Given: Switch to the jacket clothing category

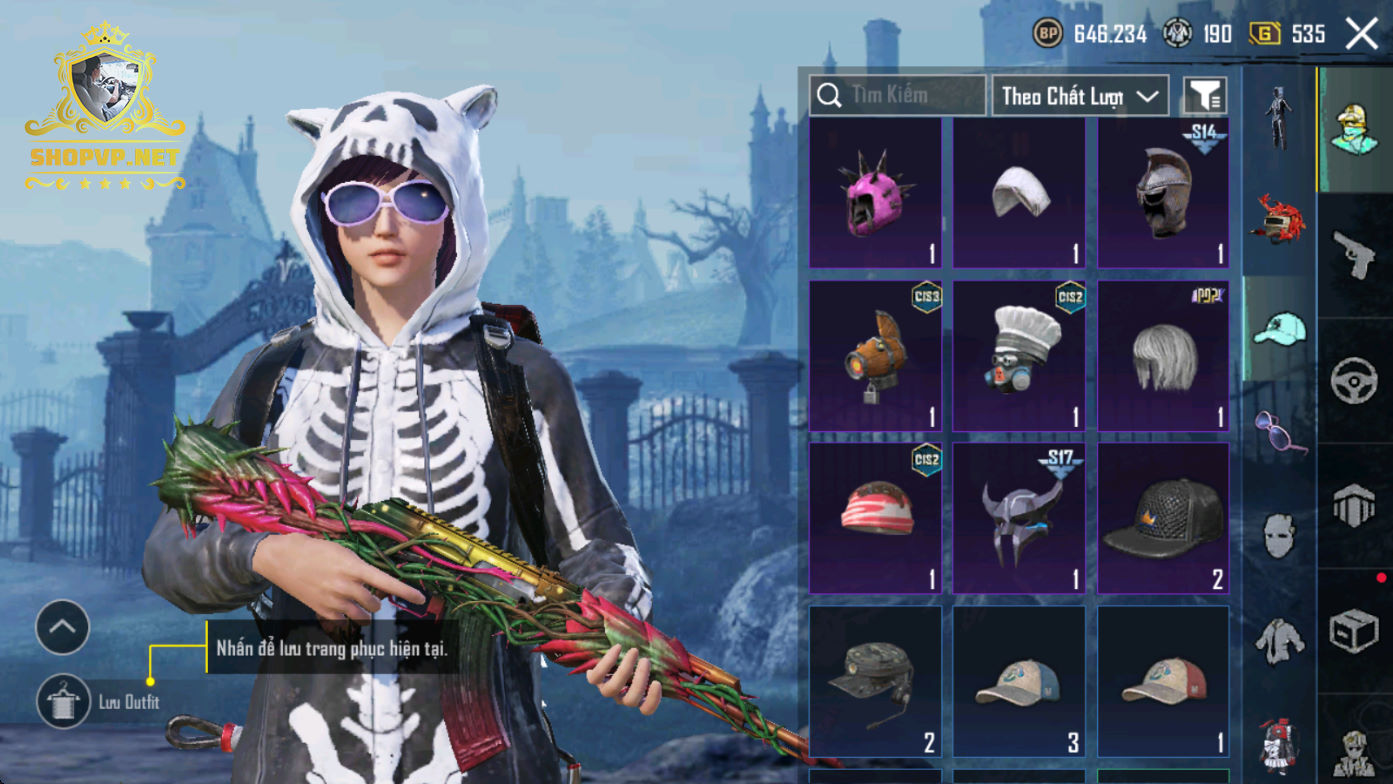Looking at the screenshot, I should click(1280, 640).
